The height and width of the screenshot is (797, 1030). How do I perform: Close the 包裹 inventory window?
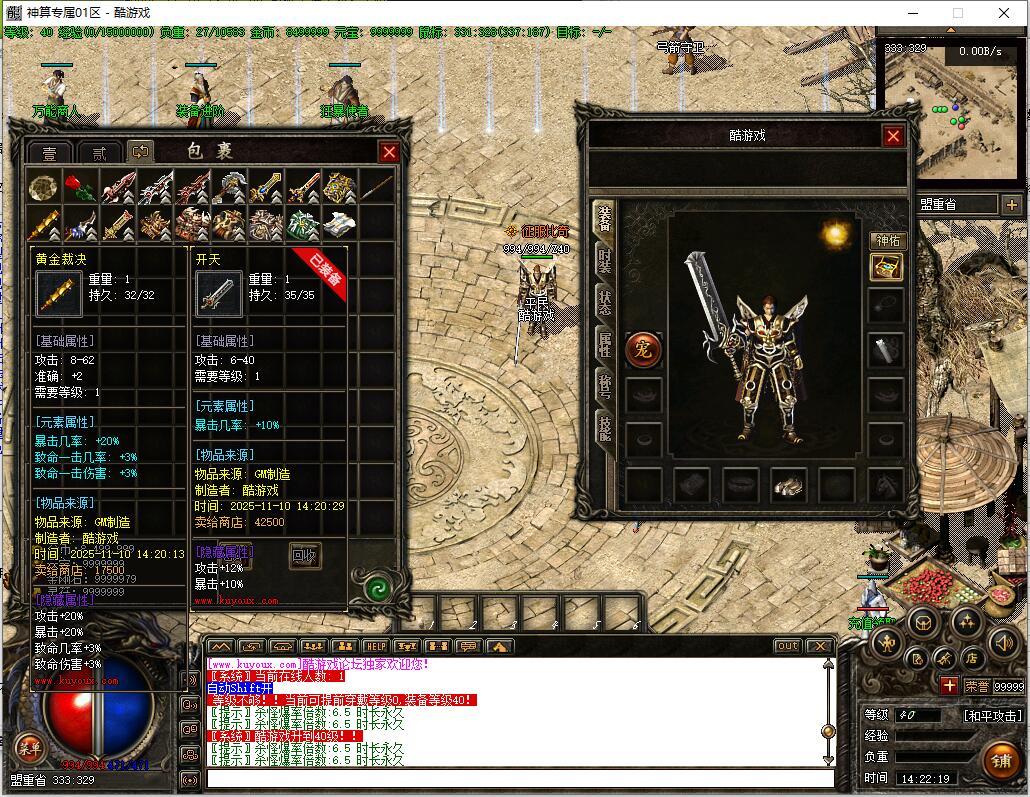389,152
